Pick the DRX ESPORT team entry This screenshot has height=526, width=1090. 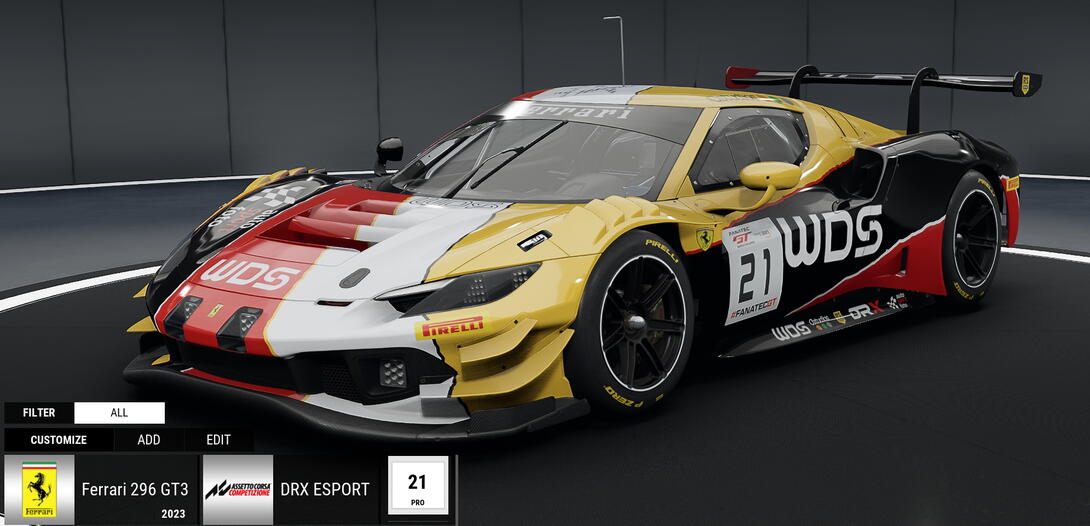290,490
